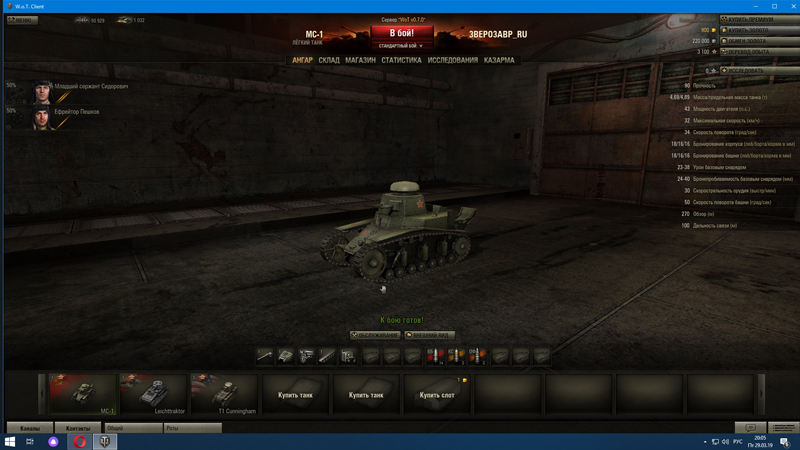The width and height of the screenshot is (800, 450).
Task: Go to the Исследования tab
Action: coord(452,60)
